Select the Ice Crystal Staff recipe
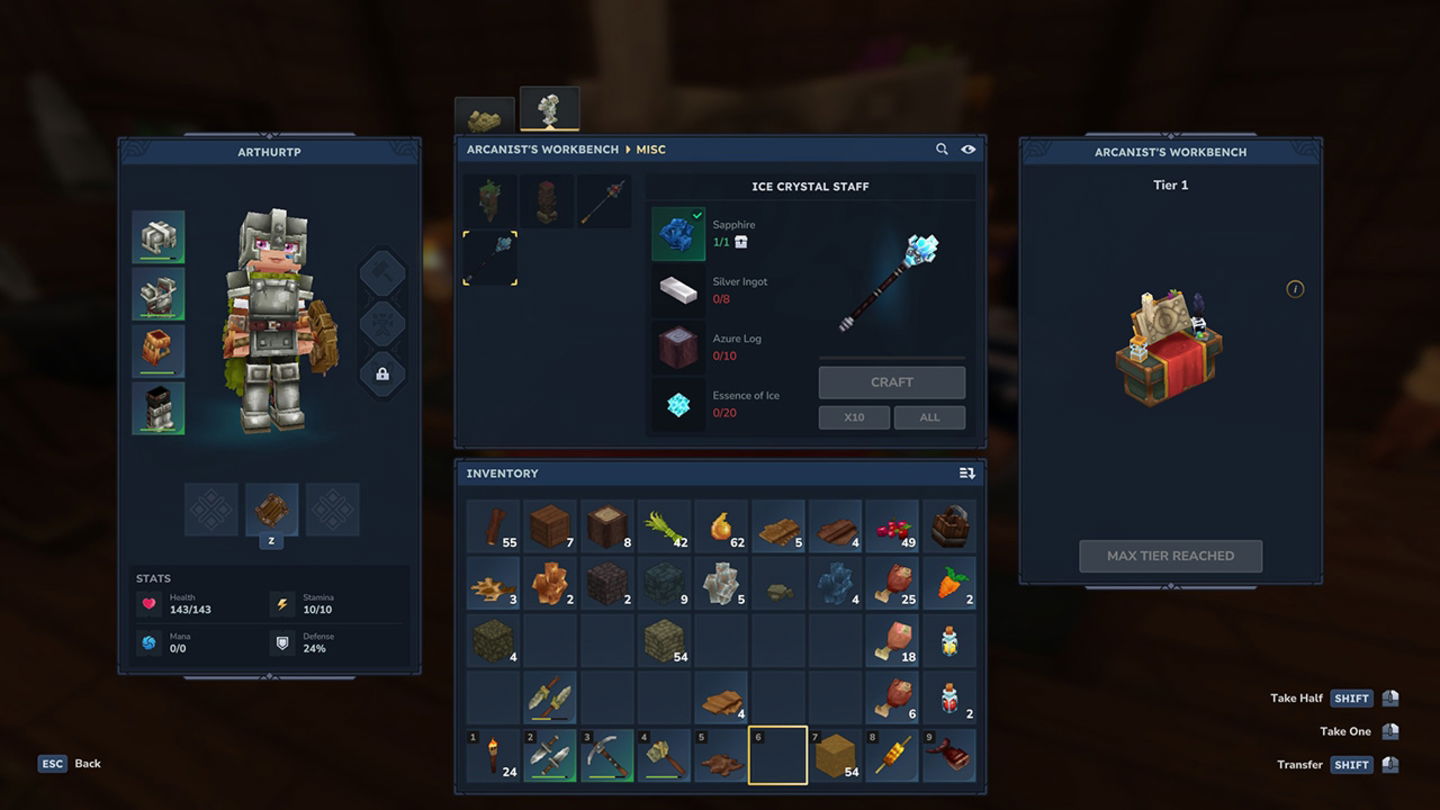Screen dimensions: 1440x810 point(490,258)
